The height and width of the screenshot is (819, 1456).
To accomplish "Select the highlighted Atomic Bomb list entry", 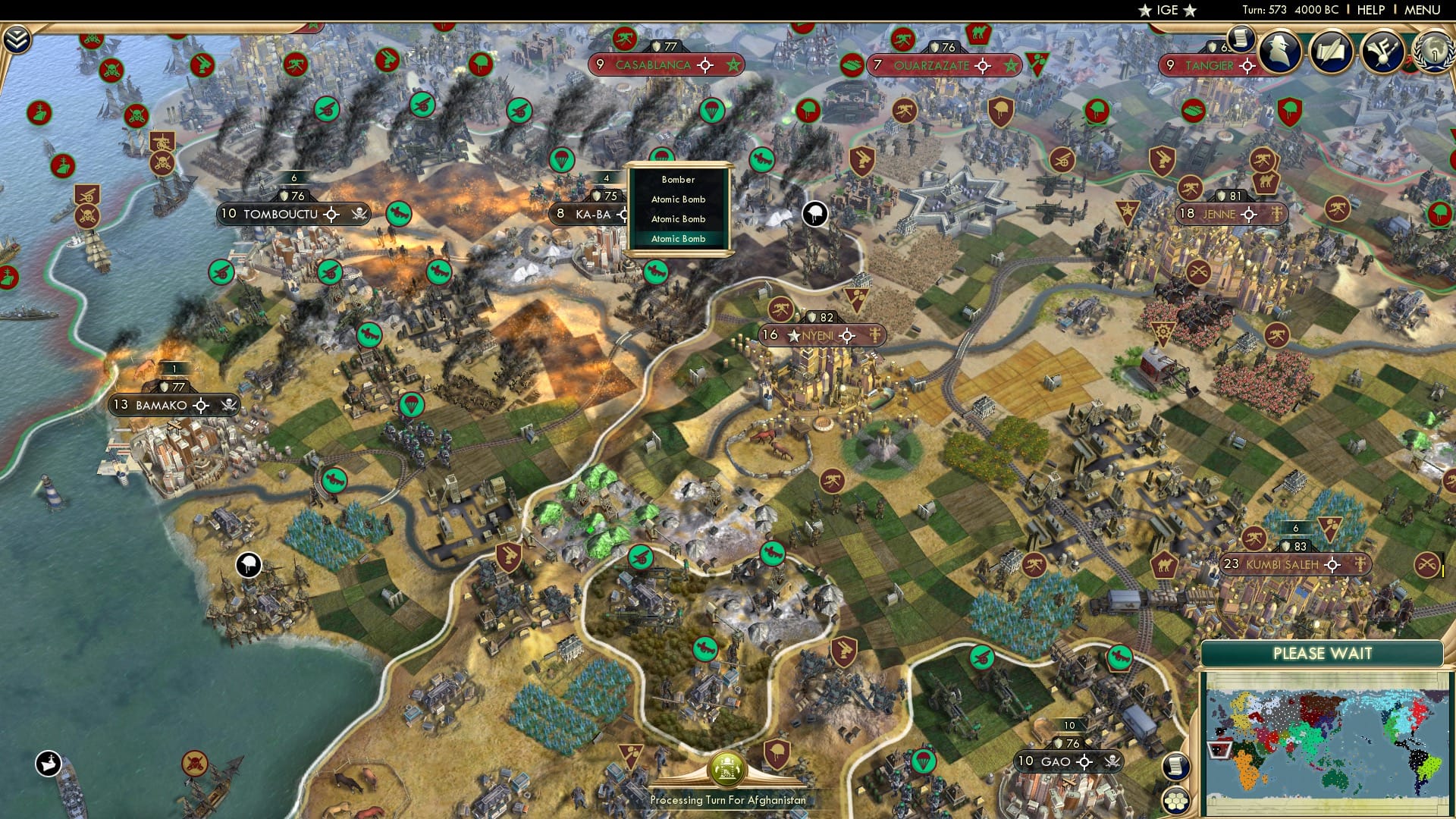I will pos(679,239).
